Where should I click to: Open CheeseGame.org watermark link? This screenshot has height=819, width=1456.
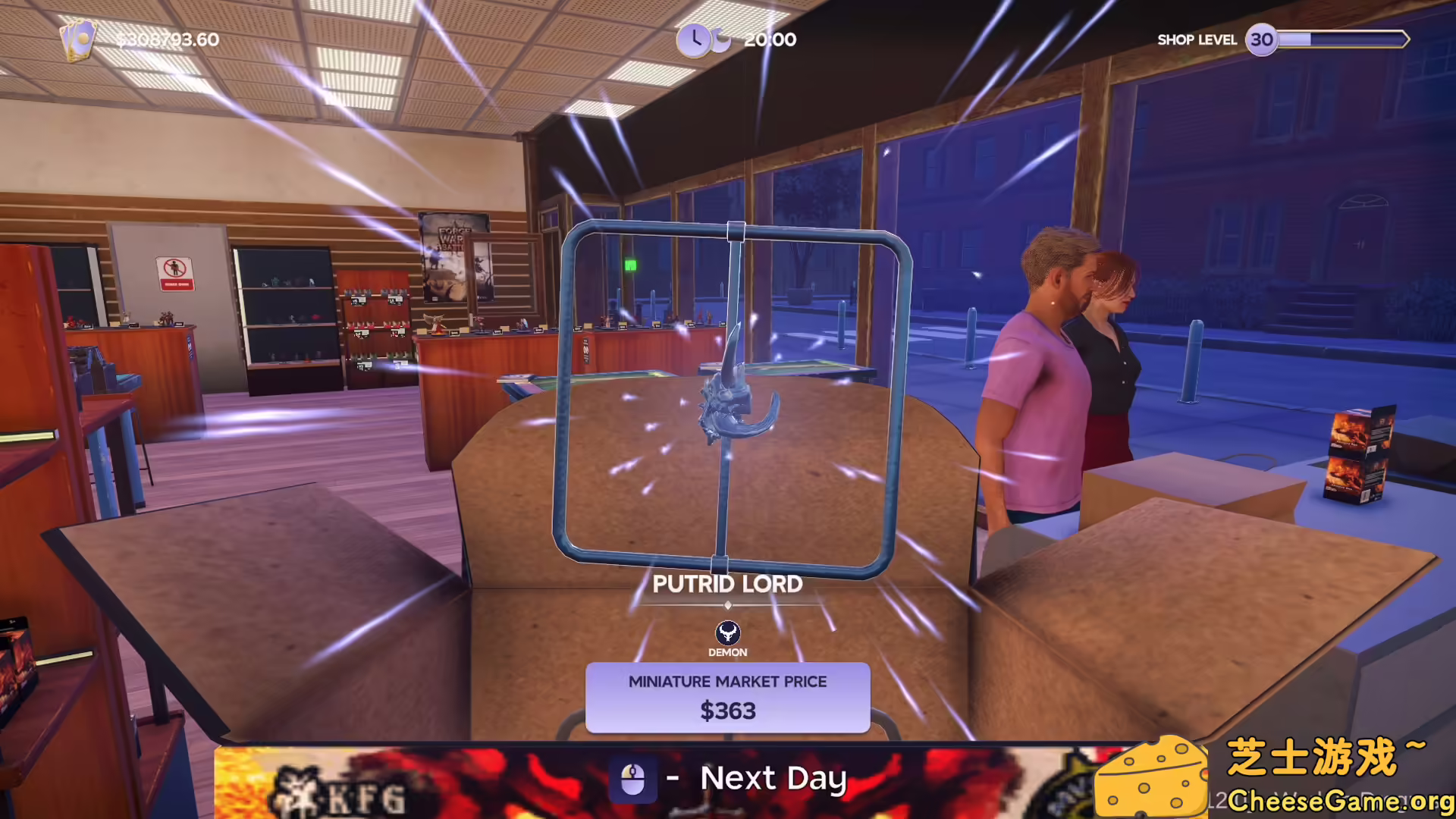[1335, 799]
